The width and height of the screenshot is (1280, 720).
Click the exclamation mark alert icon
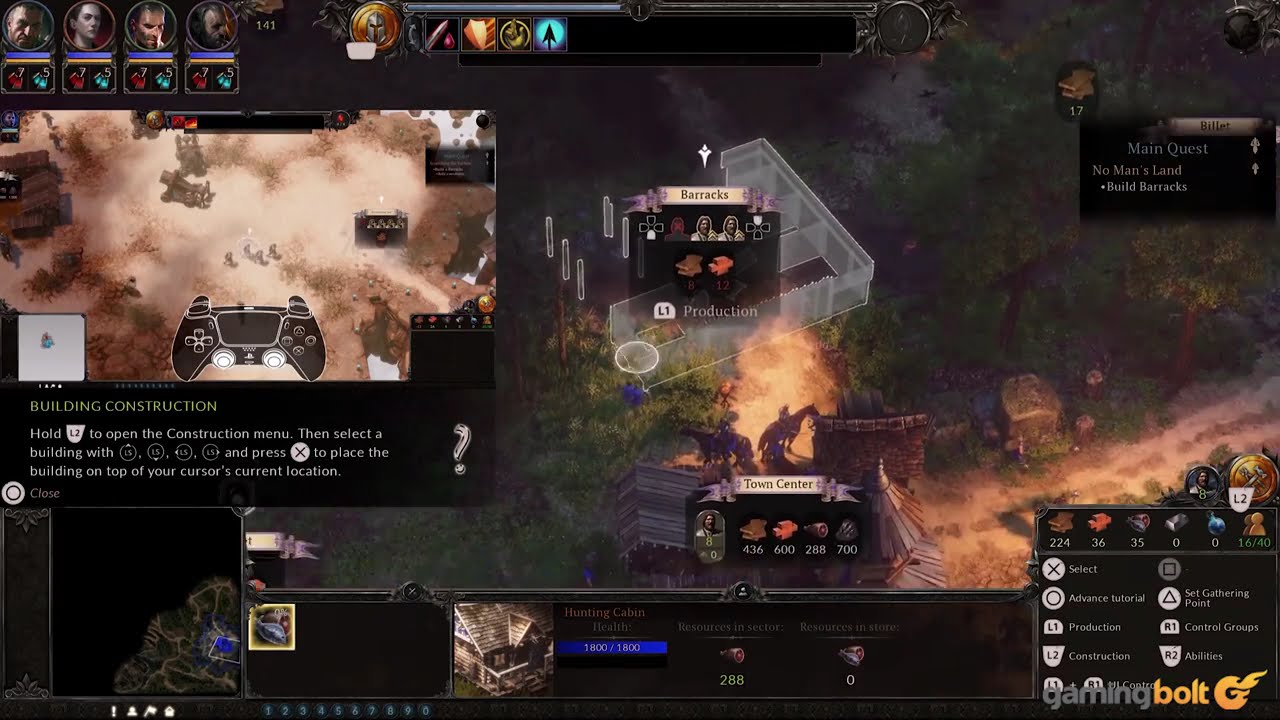click(x=114, y=711)
